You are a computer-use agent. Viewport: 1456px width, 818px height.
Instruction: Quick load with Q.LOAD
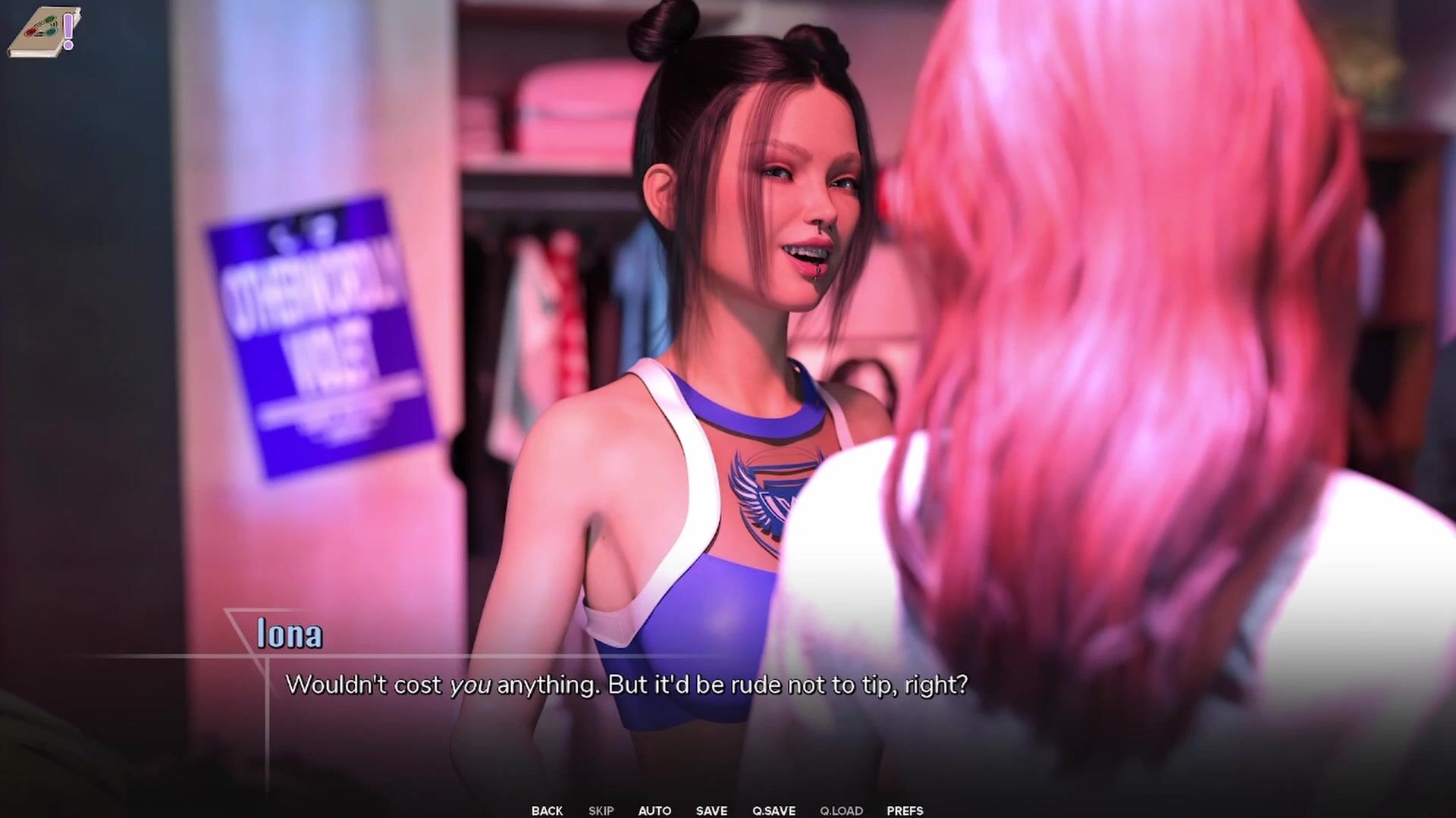point(841,810)
